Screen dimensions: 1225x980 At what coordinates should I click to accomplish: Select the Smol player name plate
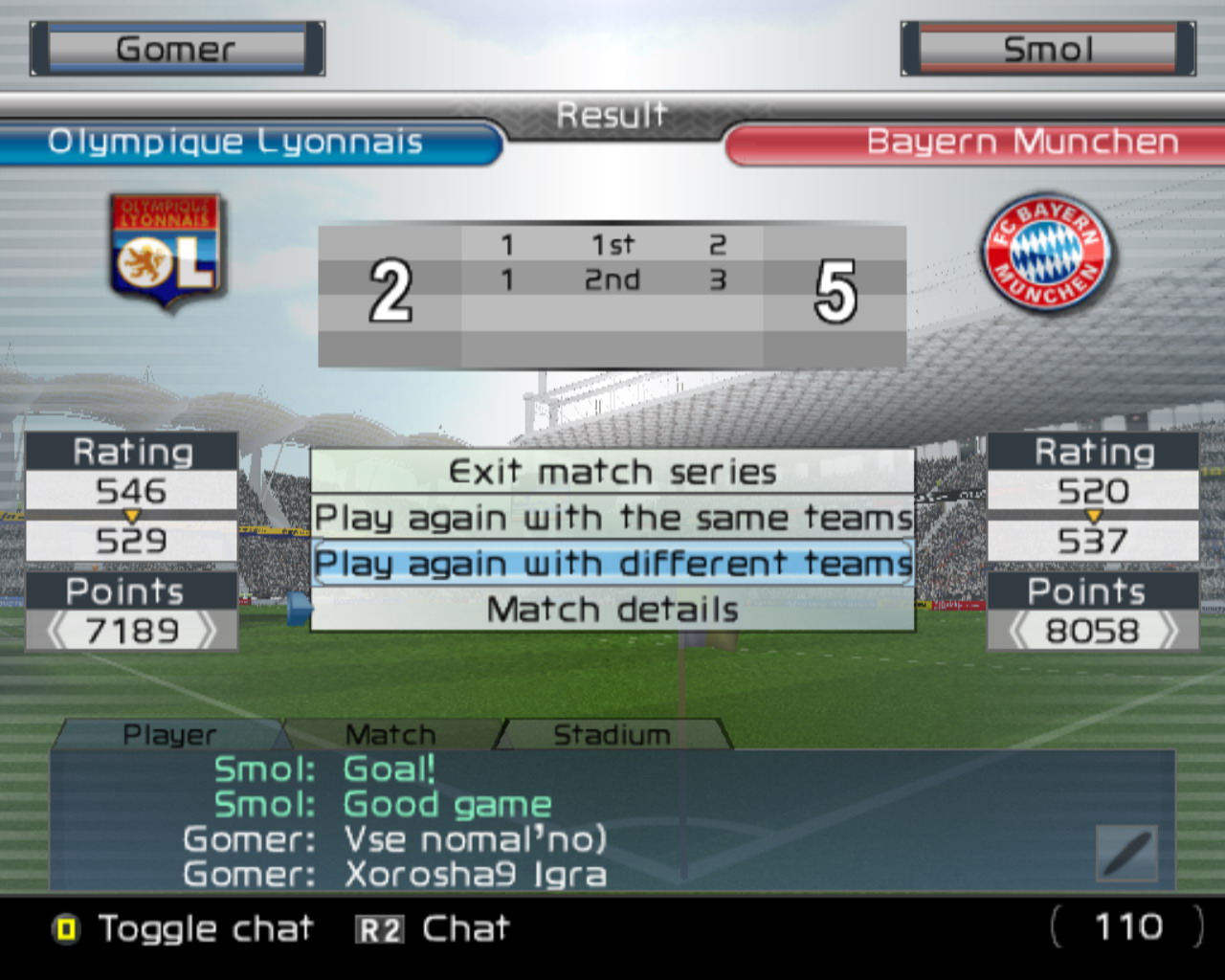pyautogui.click(x=1048, y=49)
